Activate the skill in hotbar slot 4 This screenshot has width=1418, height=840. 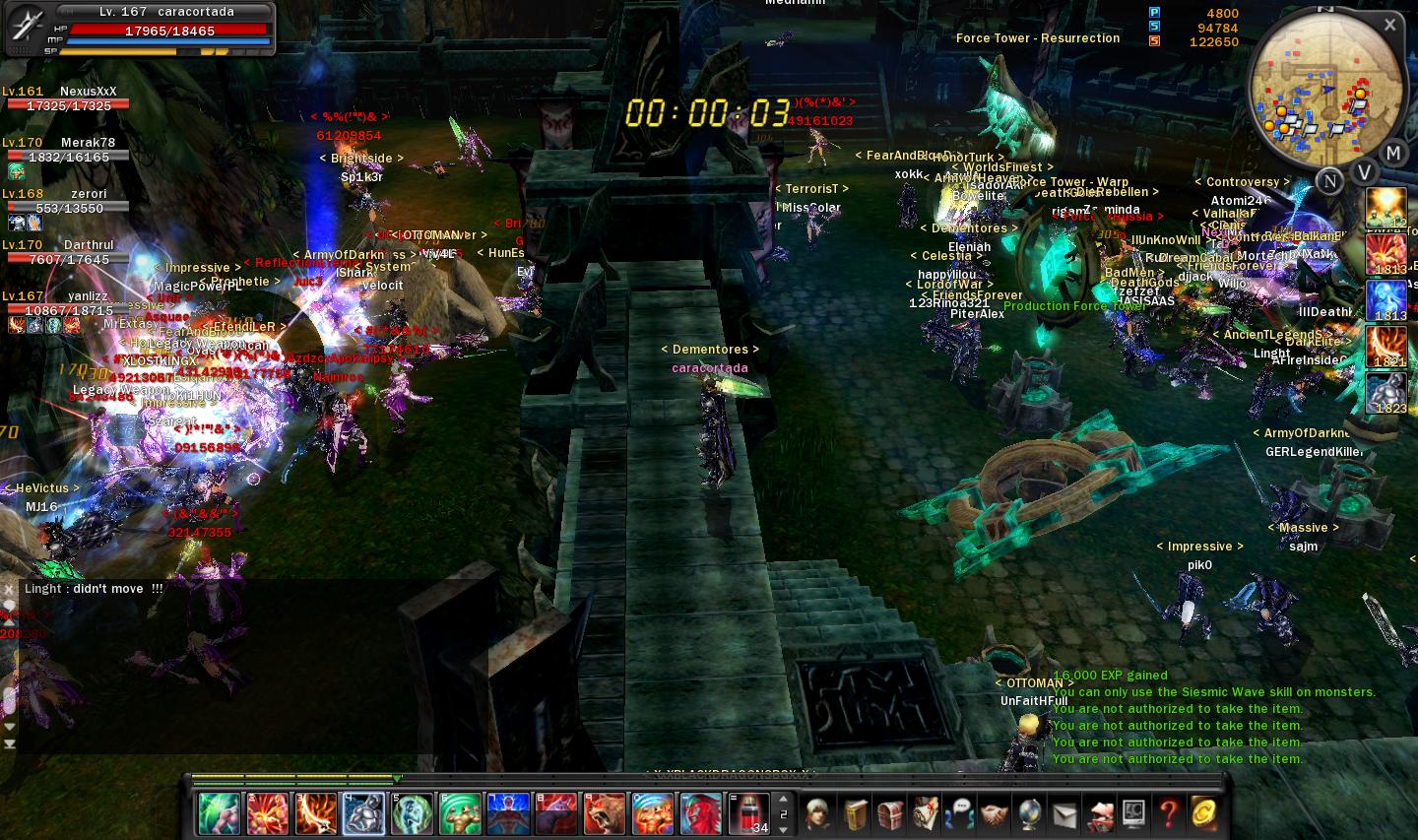tap(363, 812)
